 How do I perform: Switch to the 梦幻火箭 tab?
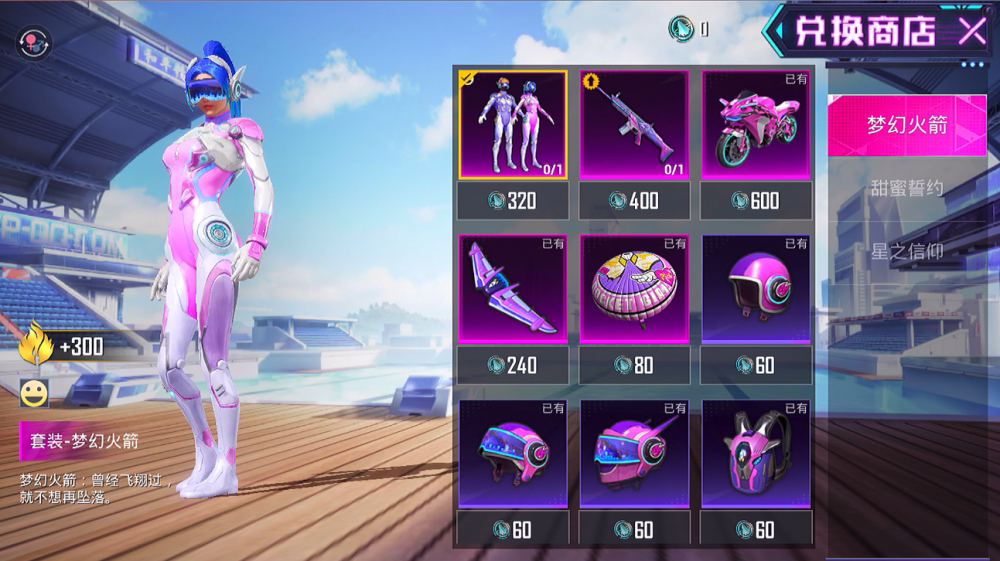907,126
